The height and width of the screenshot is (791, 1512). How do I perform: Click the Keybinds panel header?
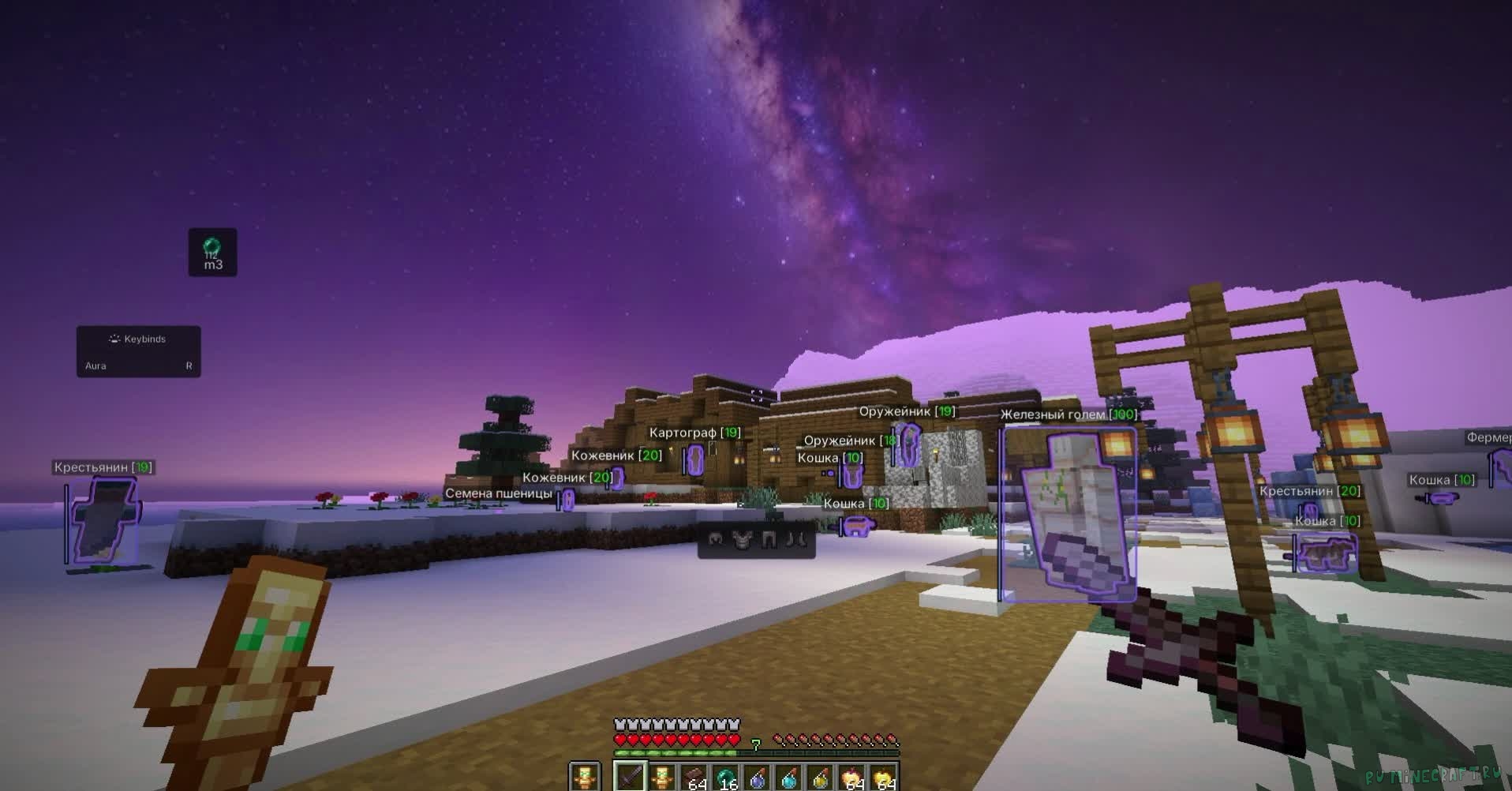tap(139, 339)
